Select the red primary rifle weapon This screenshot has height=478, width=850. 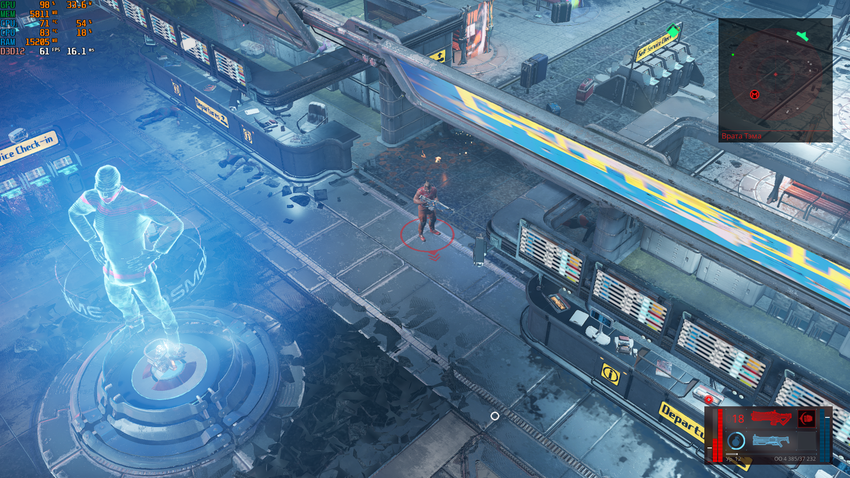point(771,418)
